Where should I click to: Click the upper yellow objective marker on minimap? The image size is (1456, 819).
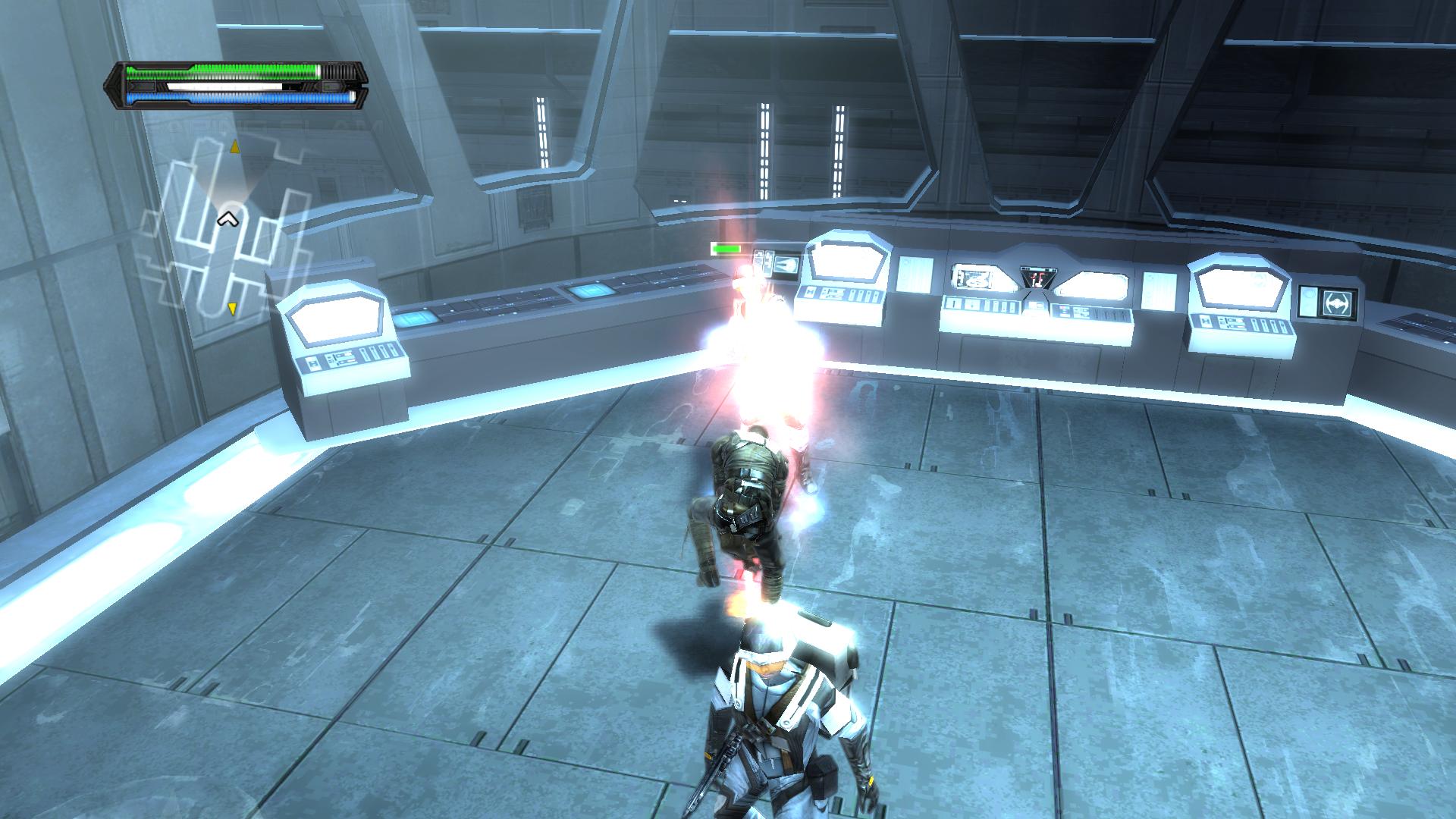pyautogui.click(x=235, y=145)
